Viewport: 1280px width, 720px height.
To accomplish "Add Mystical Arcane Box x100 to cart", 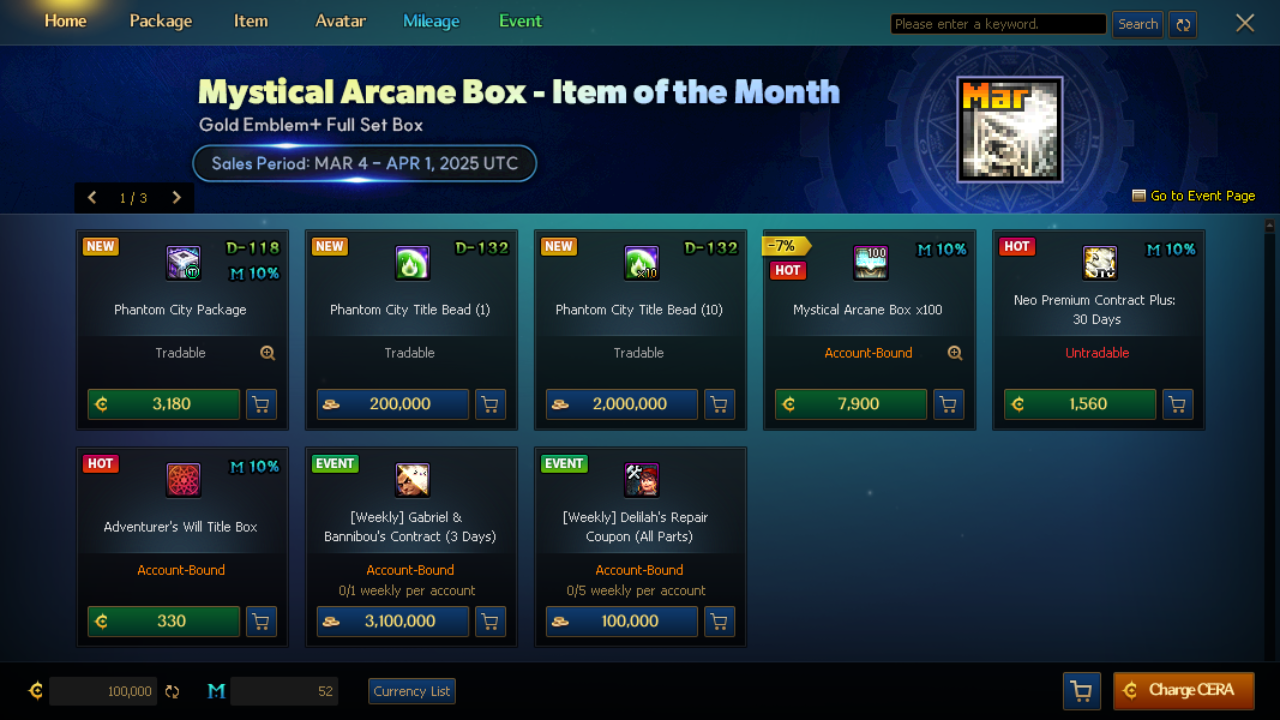I will (x=948, y=404).
